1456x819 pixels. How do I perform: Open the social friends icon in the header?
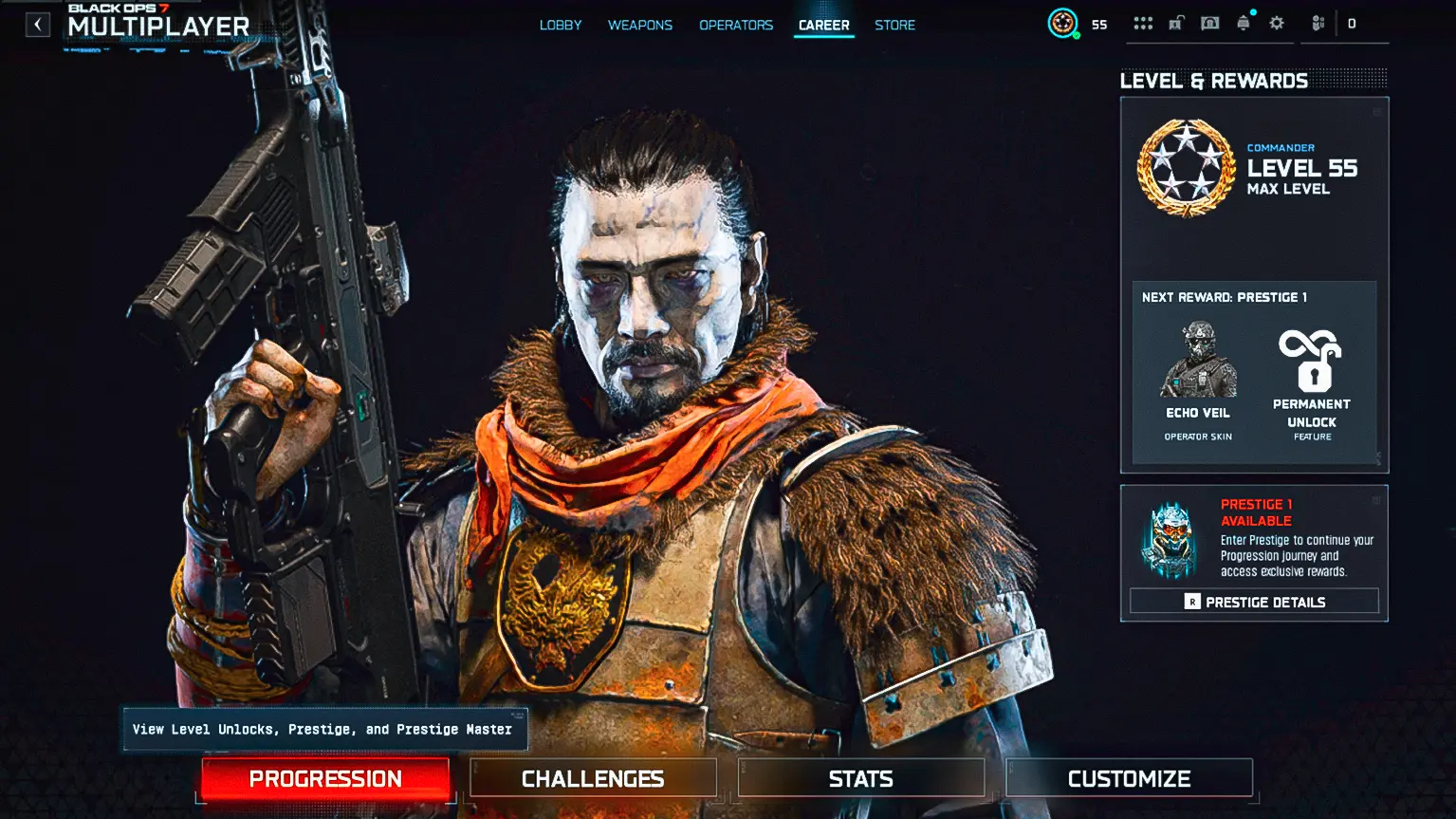click(1318, 22)
